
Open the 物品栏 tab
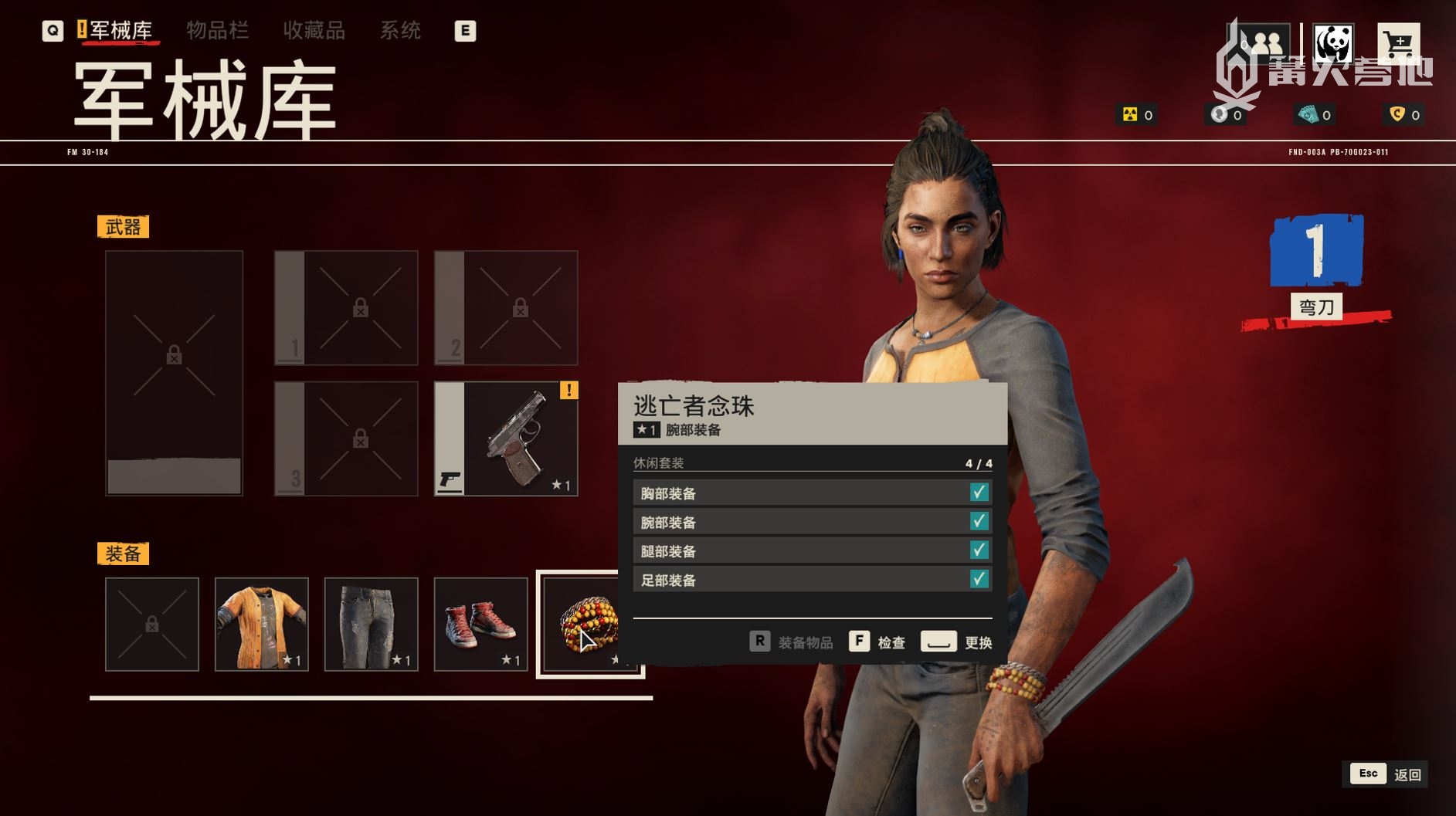pyautogui.click(x=217, y=31)
